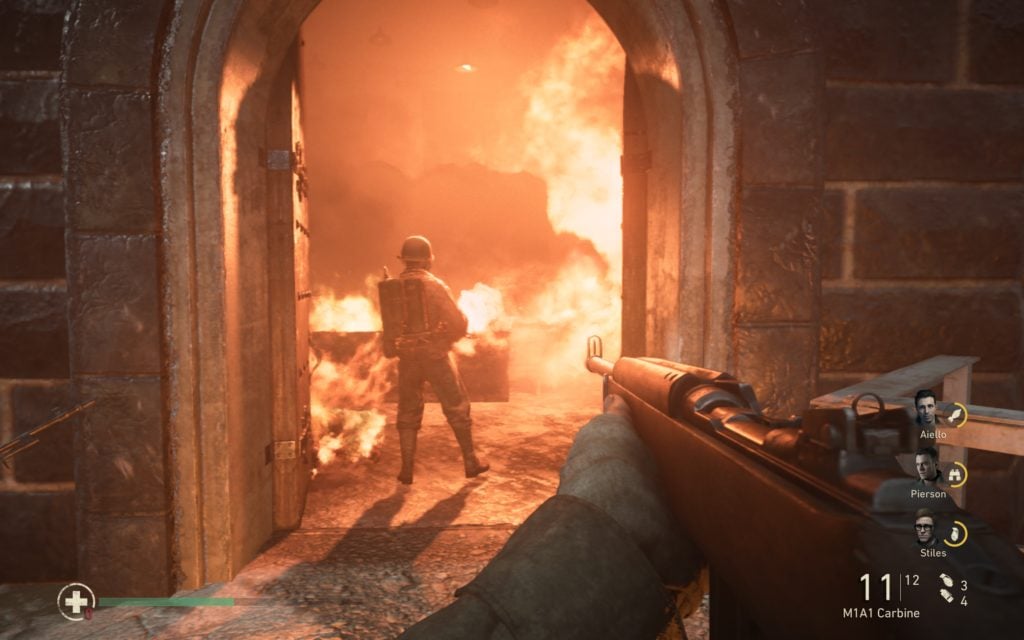Image resolution: width=1024 pixels, height=640 pixels.
Task: Activate Pierson's binoculars spotting ability
Action: 955,474
